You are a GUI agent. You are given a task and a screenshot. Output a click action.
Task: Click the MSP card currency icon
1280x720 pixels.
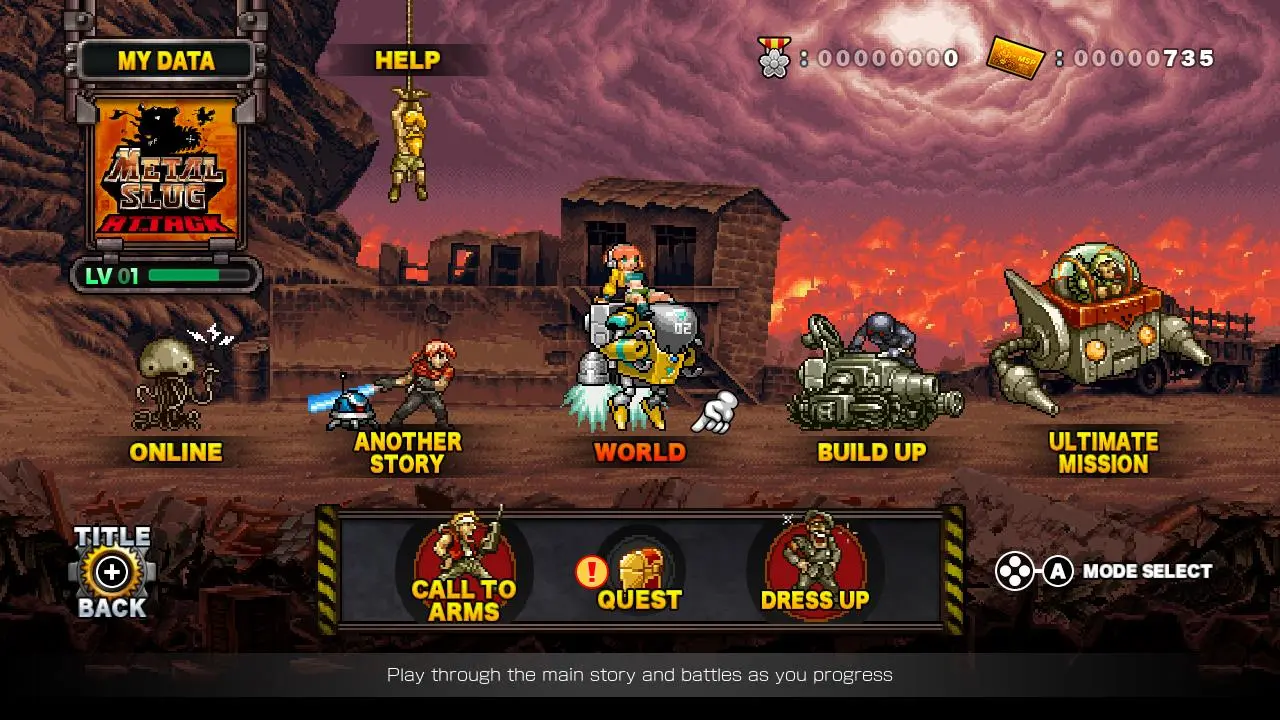(x=1018, y=58)
